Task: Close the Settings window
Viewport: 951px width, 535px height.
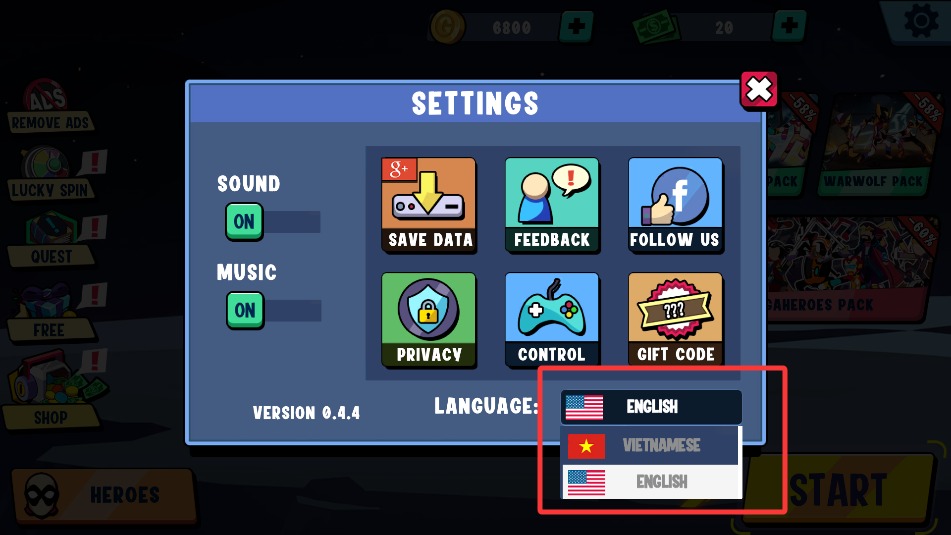Action: [x=759, y=90]
